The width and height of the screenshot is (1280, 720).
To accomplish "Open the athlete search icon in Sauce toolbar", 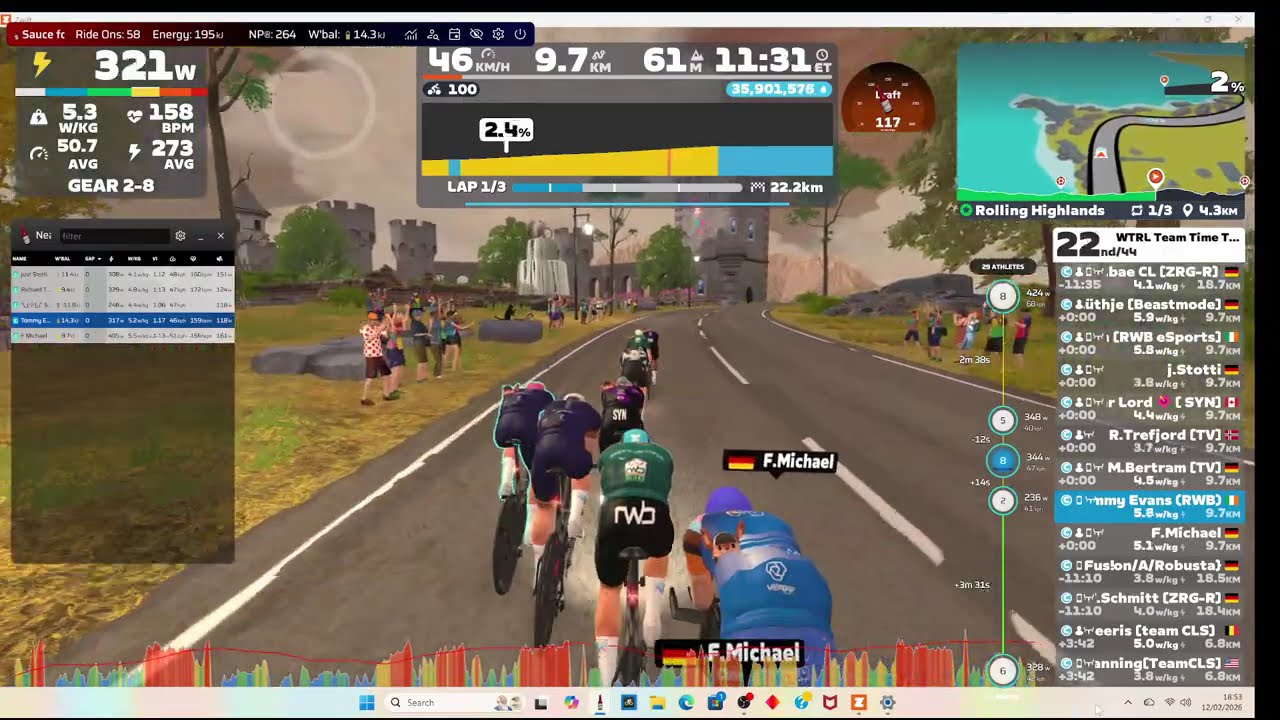I will 433,34.
